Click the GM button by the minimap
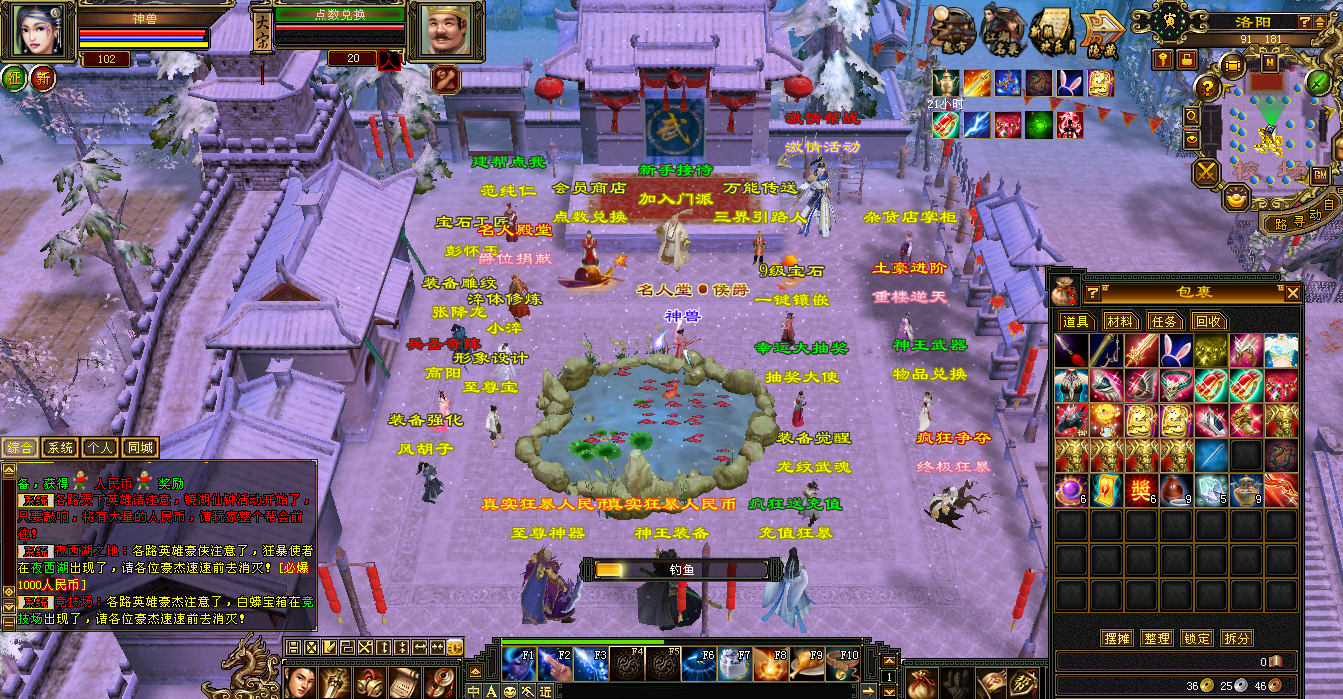 [1320, 175]
